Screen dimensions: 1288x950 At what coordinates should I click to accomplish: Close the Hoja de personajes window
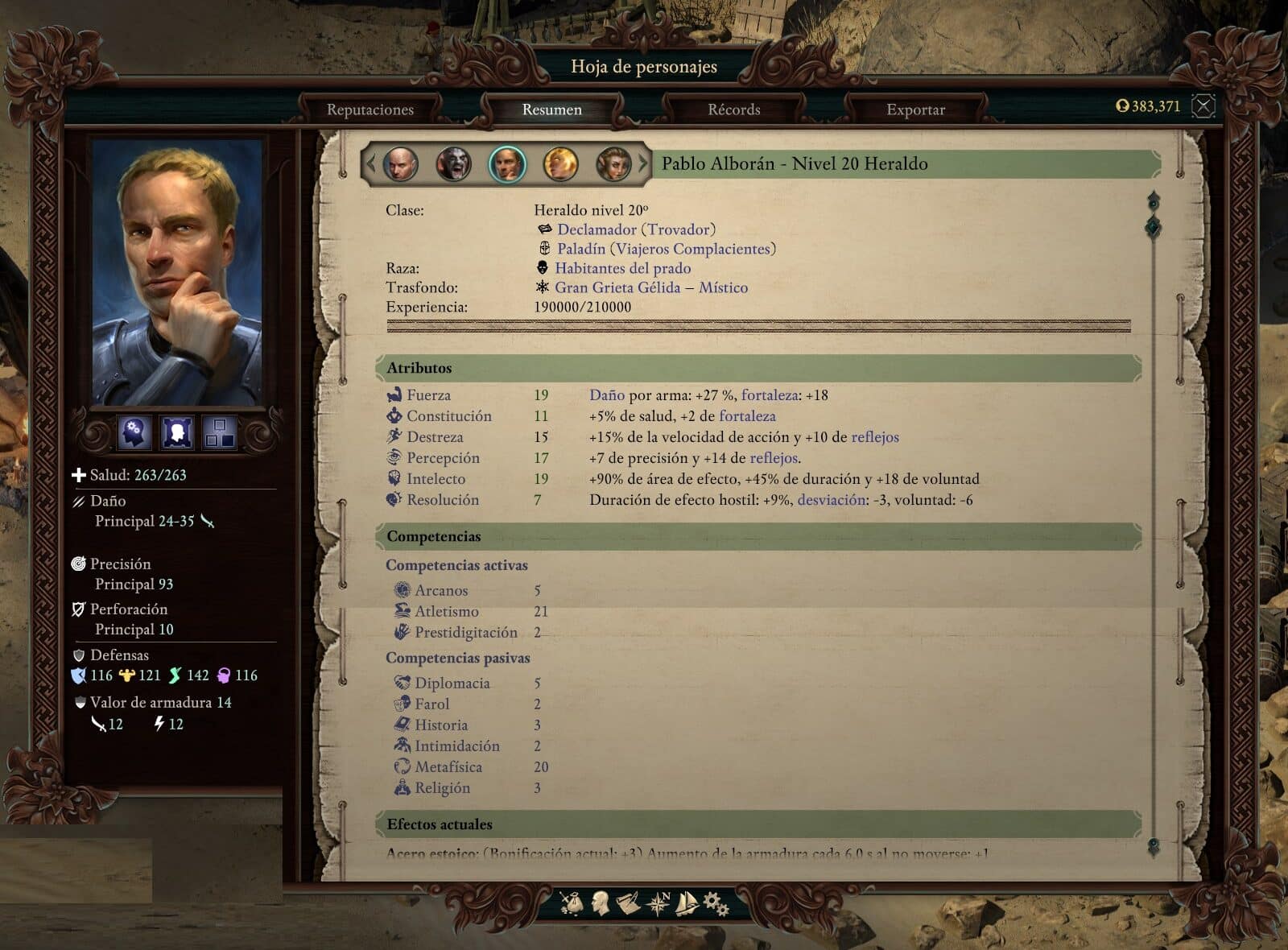click(x=1203, y=105)
